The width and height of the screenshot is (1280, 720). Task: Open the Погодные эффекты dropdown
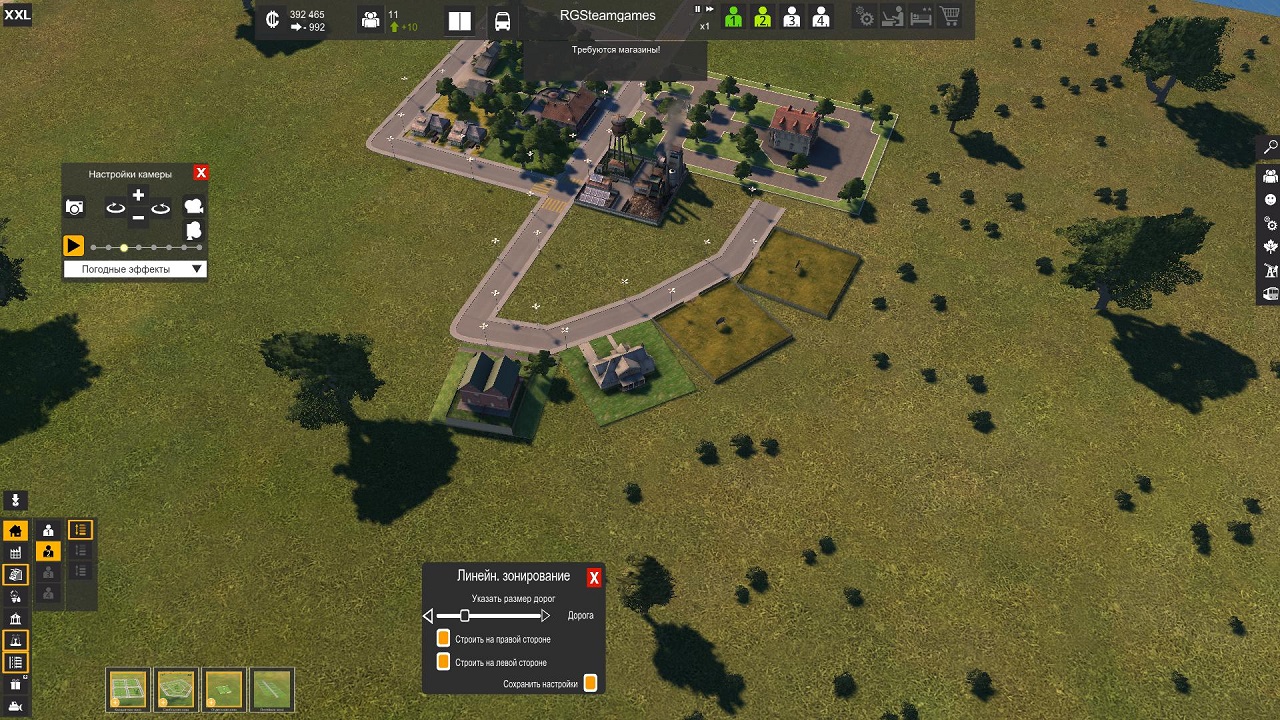click(135, 269)
